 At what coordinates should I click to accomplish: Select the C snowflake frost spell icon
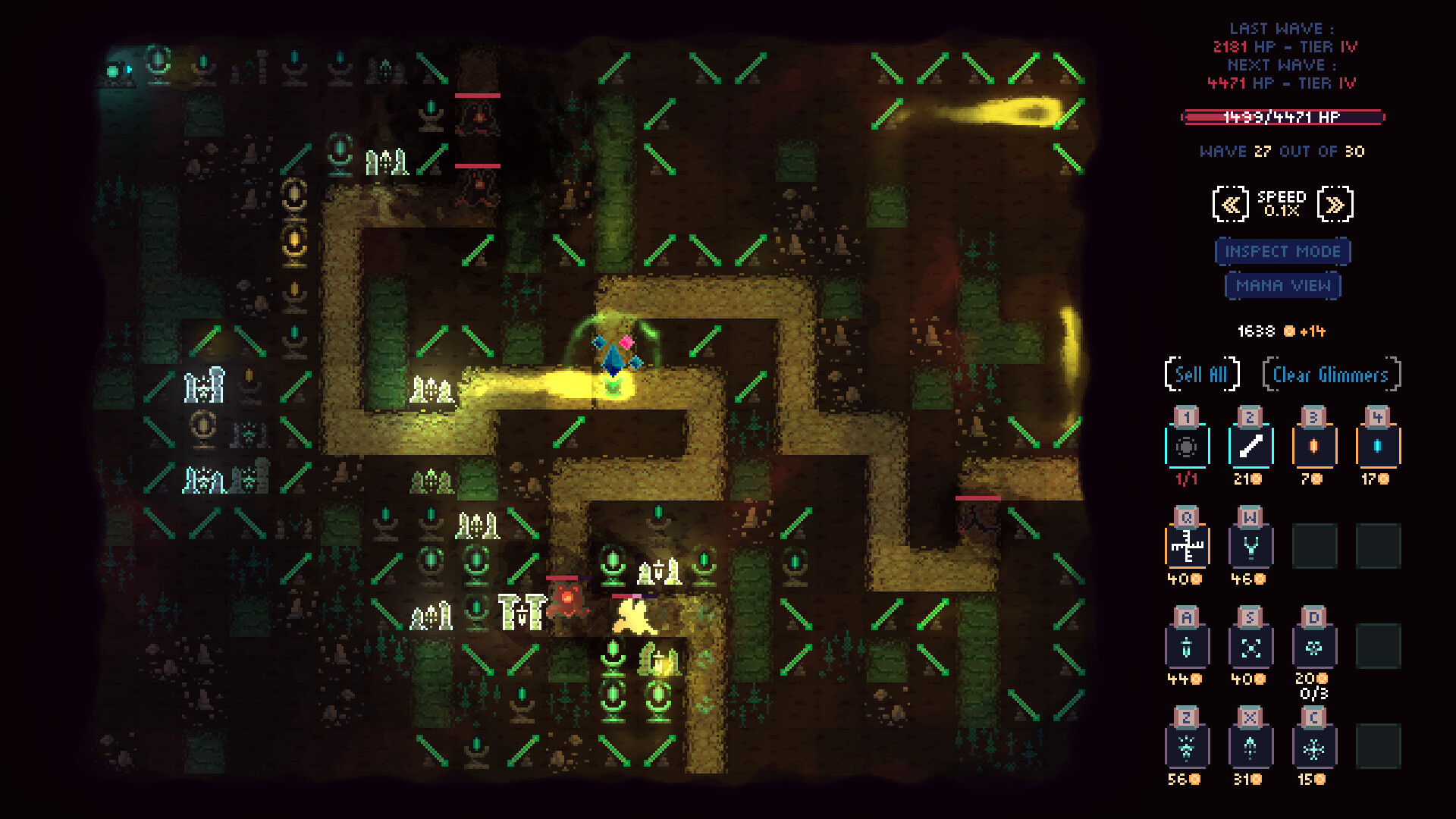tap(1314, 747)
